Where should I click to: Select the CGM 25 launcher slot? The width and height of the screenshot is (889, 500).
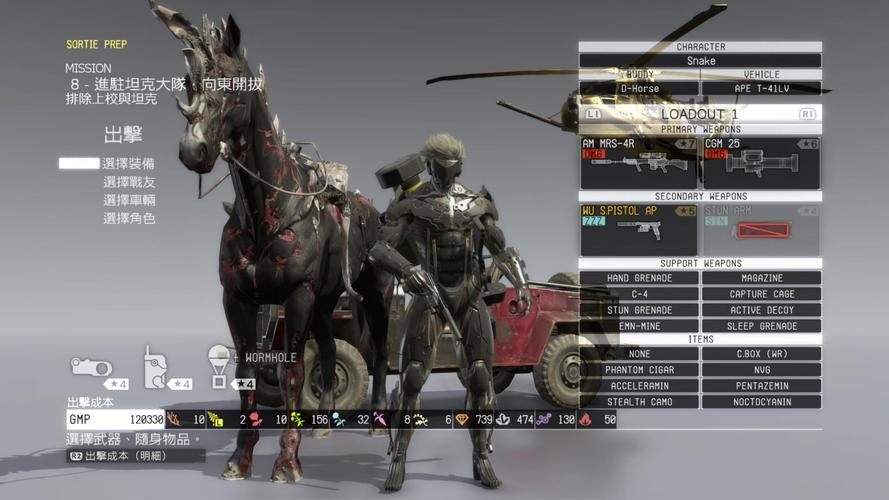tap(762, 163)
